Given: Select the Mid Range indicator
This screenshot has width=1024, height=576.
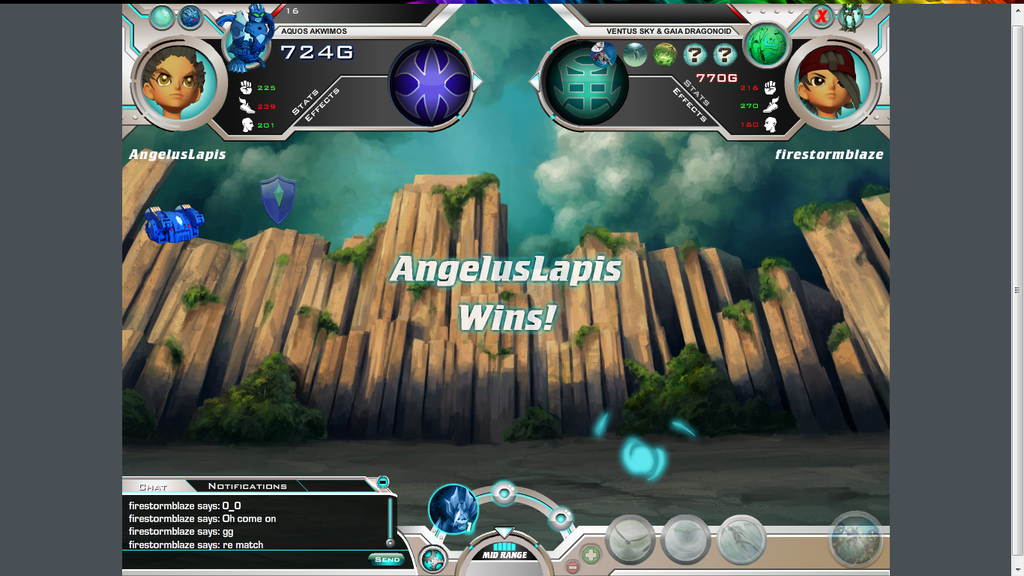Looking at the screenshot, I should click(x=504, y=553).
